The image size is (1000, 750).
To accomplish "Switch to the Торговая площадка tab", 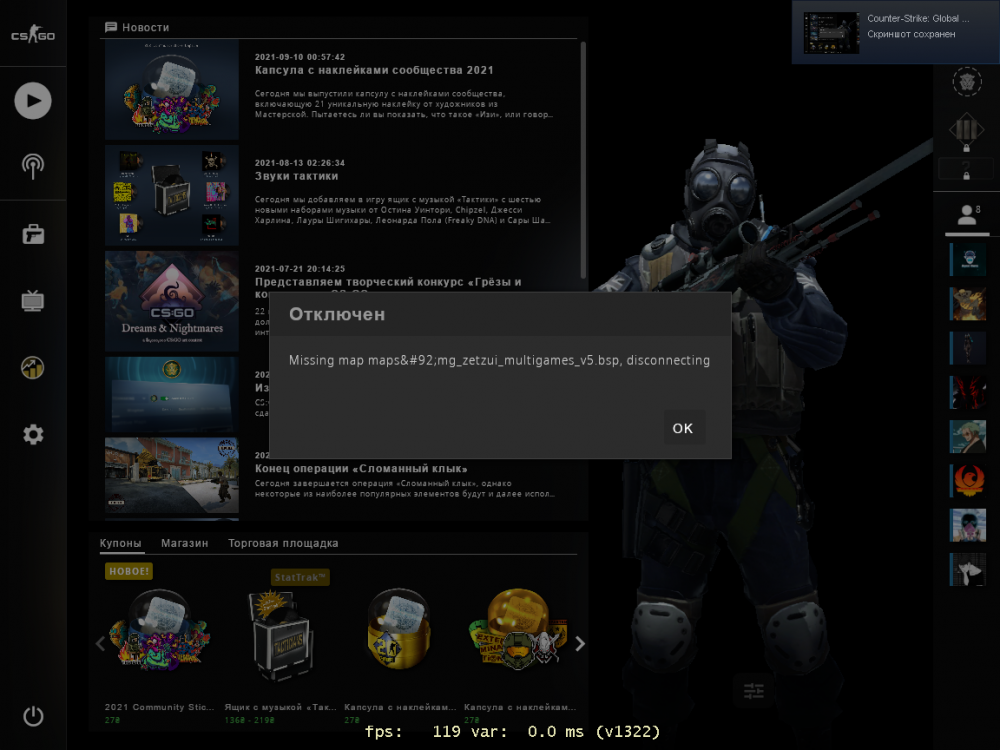I will (283, 544).
